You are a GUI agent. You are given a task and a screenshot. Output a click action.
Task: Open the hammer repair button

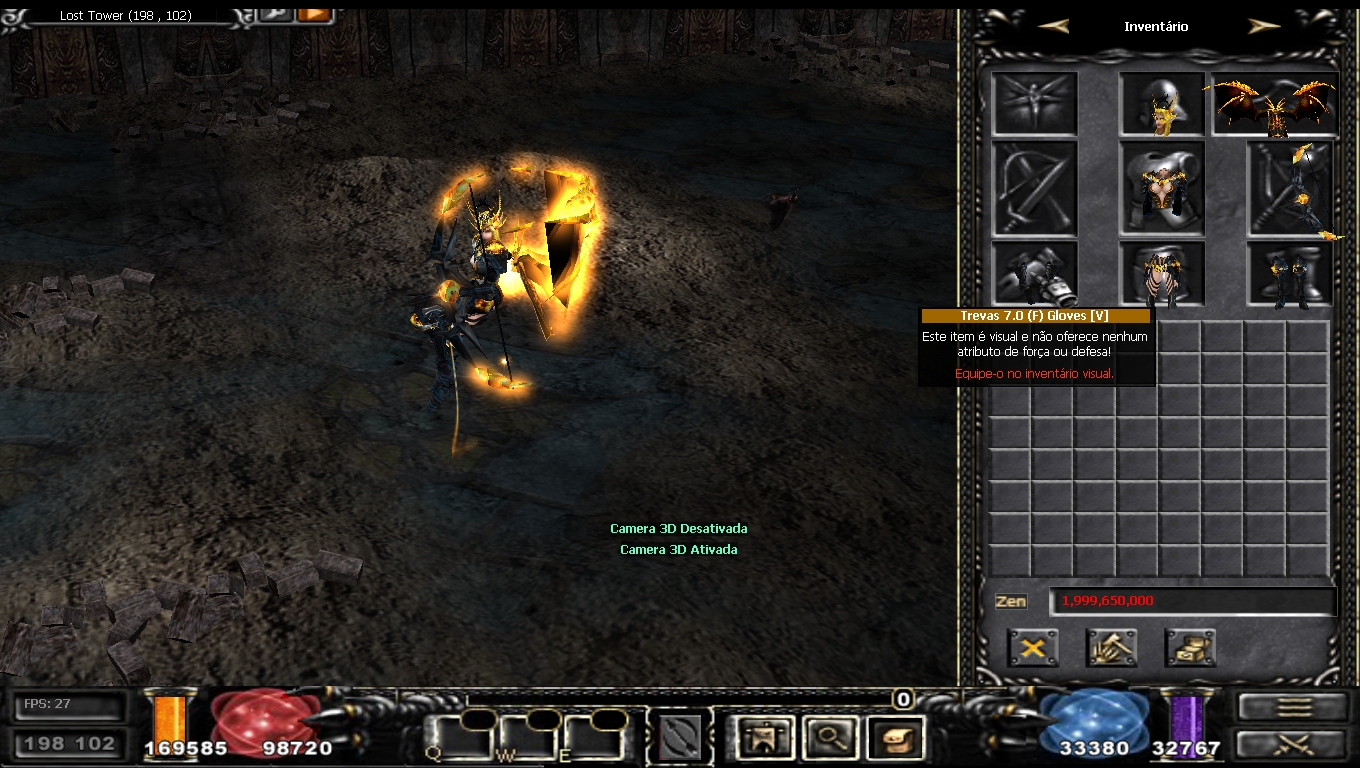point(1111,648)
